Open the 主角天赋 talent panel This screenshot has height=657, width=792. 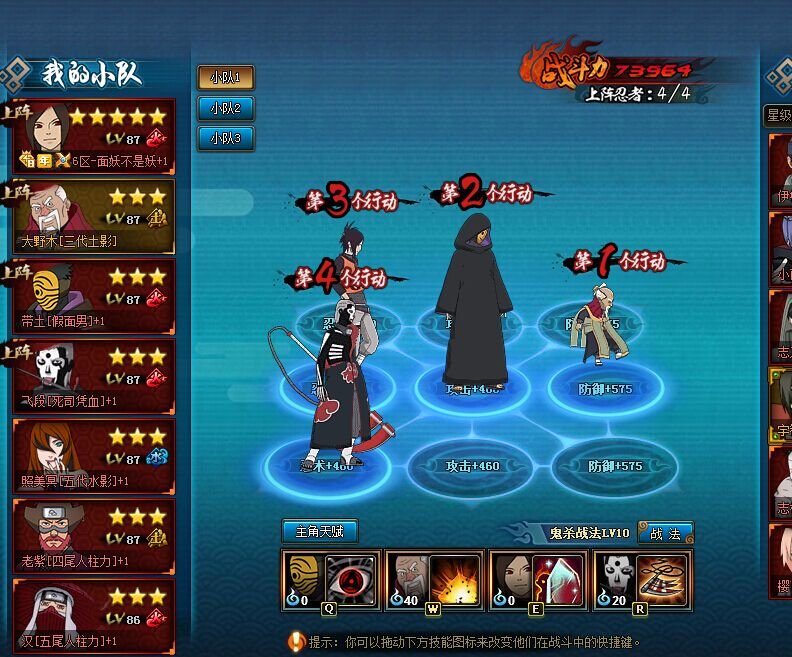point(319,531)
